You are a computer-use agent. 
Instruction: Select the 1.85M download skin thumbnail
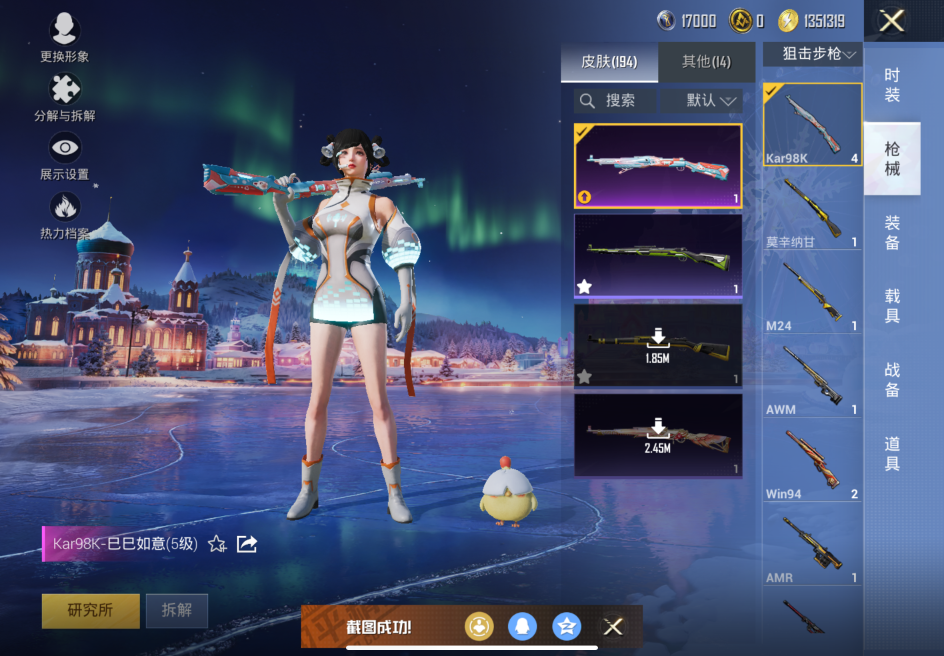[658, 345]
